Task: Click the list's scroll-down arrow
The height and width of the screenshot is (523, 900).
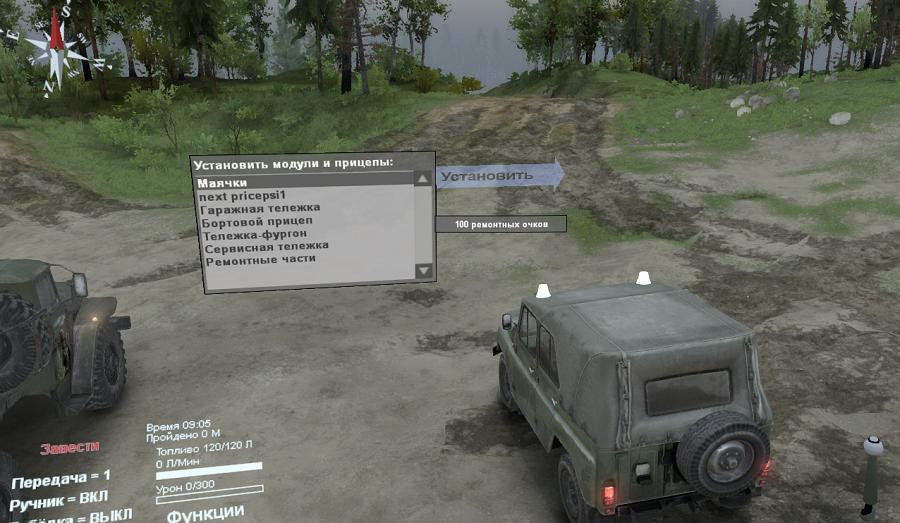Action: pos(423,270)
